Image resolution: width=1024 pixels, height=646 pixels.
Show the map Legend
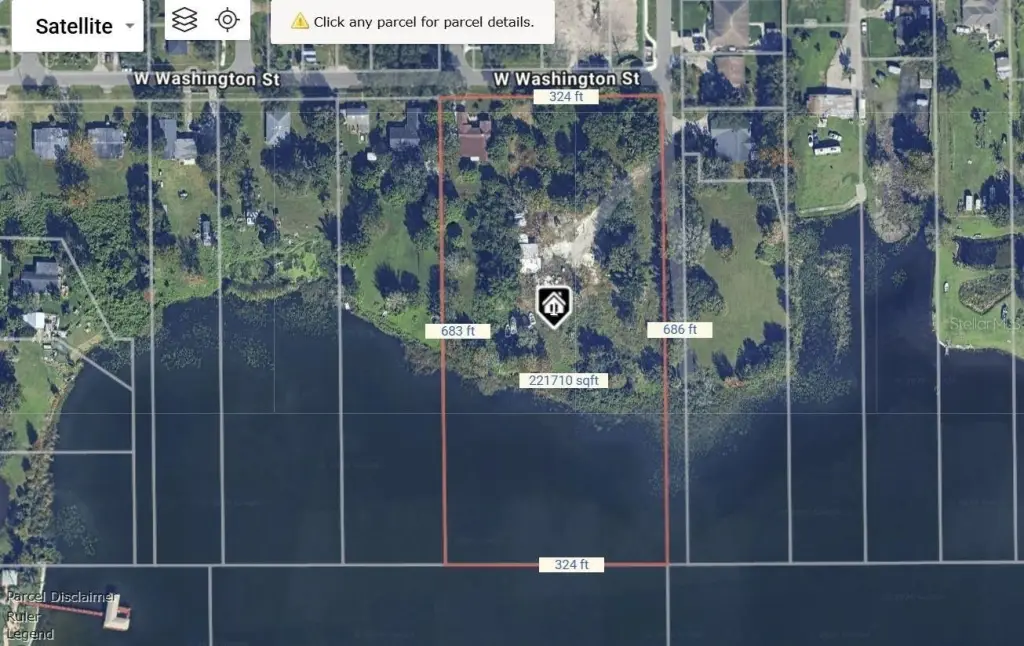point(30,634)
